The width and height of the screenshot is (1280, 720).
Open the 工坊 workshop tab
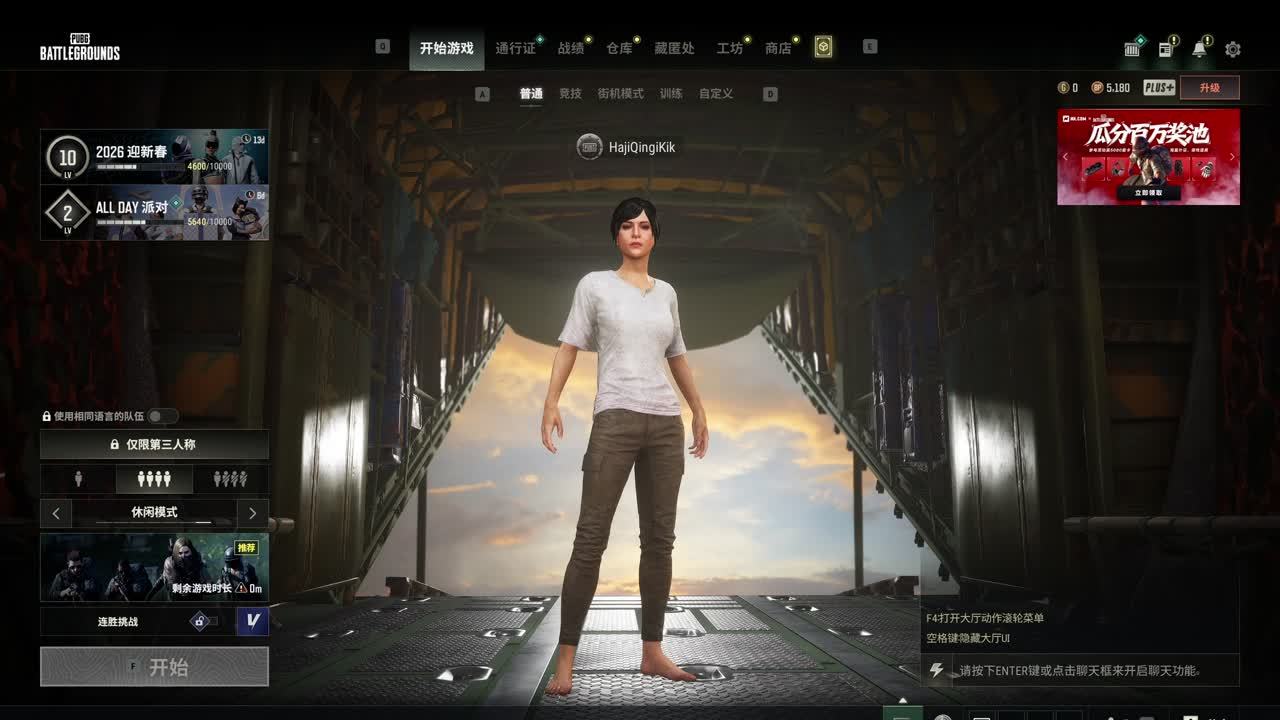[730, 48]
